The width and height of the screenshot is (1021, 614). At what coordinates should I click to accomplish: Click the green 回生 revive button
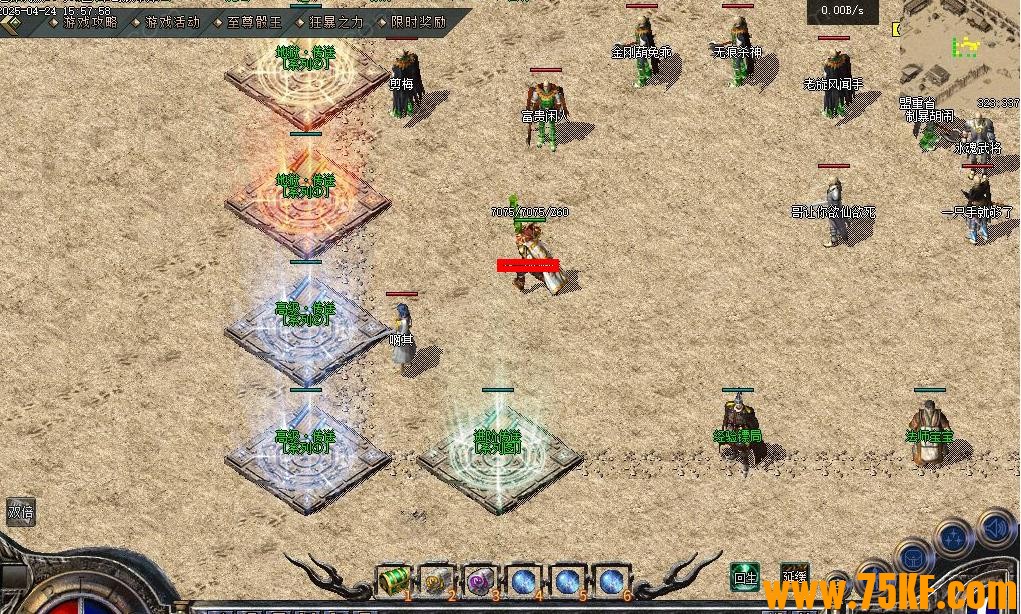(744, 577)
